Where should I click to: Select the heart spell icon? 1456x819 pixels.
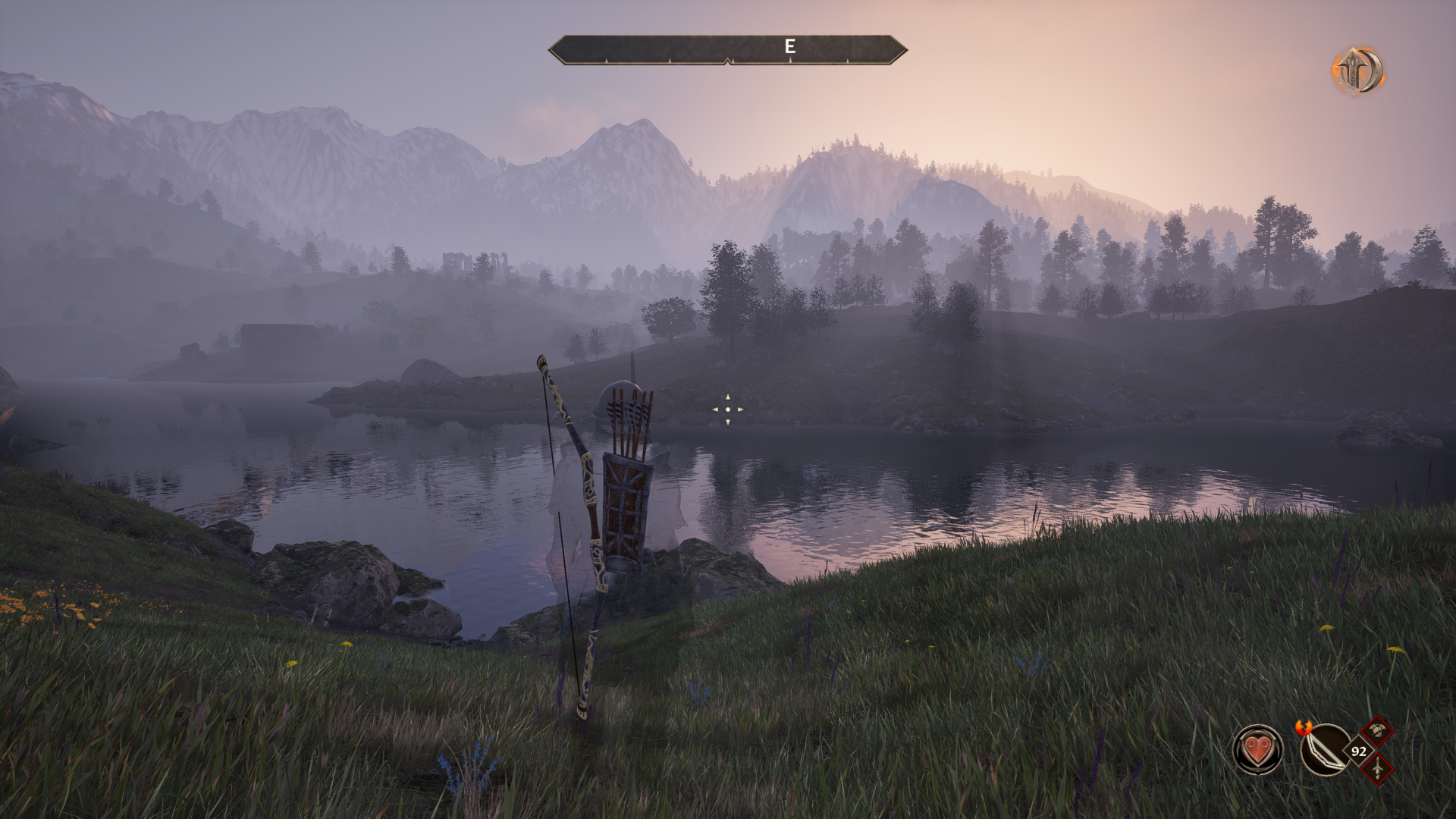1257,750
